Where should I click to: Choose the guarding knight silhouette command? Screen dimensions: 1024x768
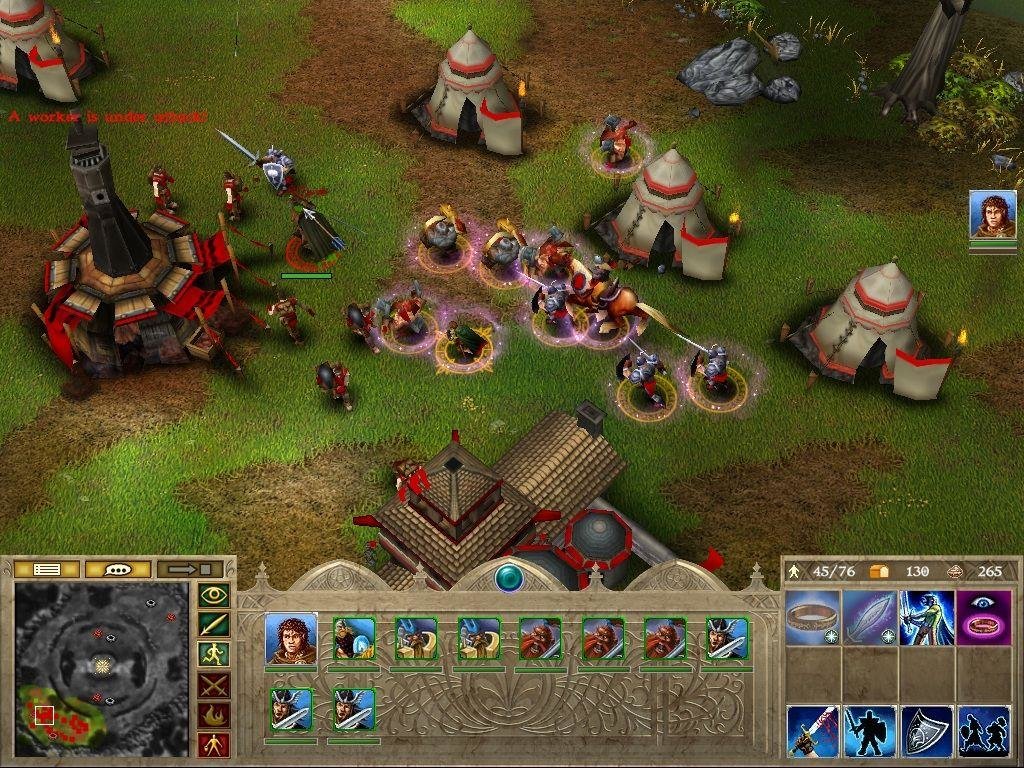coord(869,731)
